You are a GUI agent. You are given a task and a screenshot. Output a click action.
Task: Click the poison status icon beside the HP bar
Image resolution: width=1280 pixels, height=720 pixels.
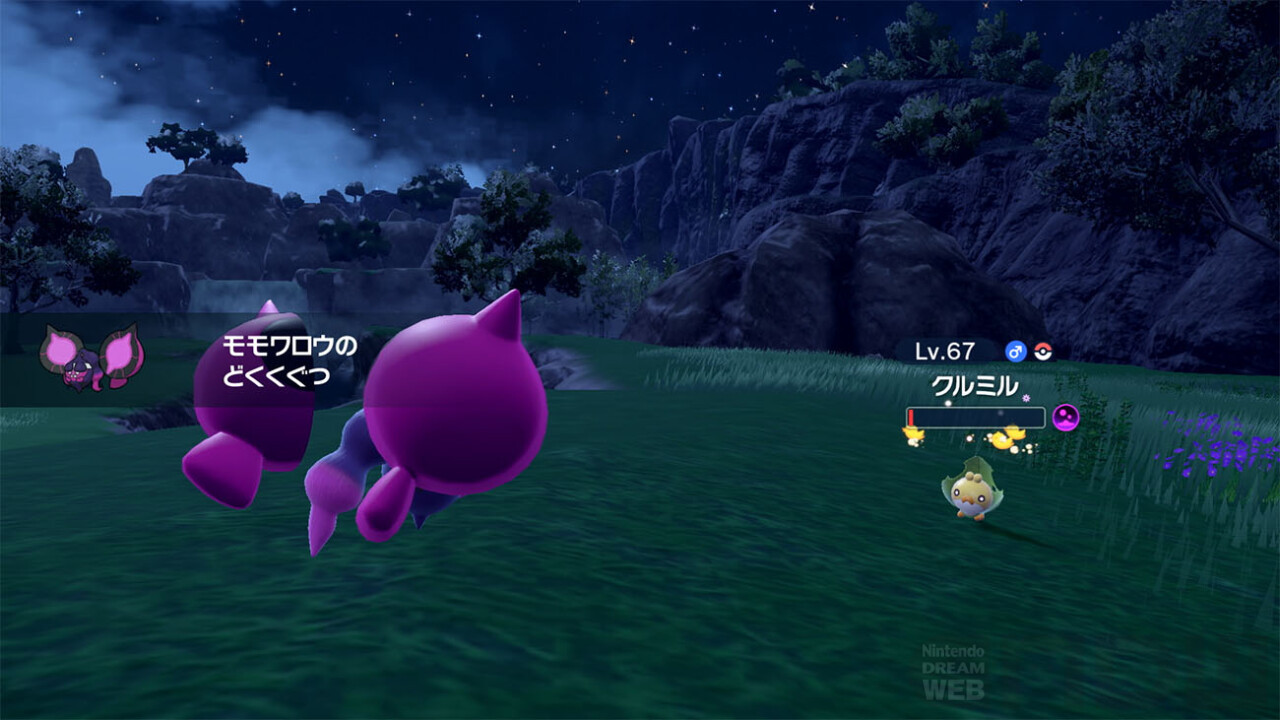point(1066,417)
